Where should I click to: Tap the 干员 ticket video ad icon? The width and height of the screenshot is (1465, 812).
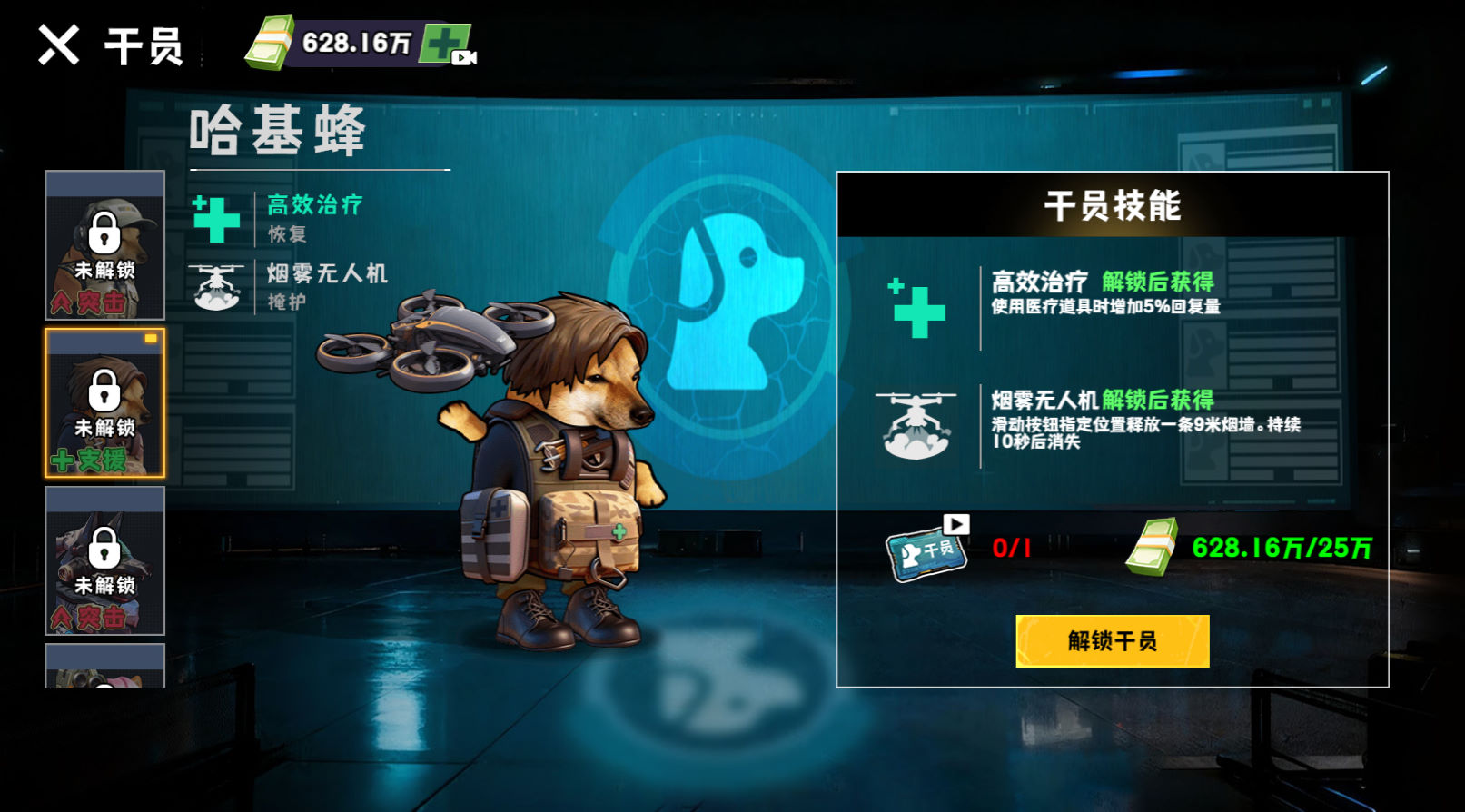pos(927,548)
